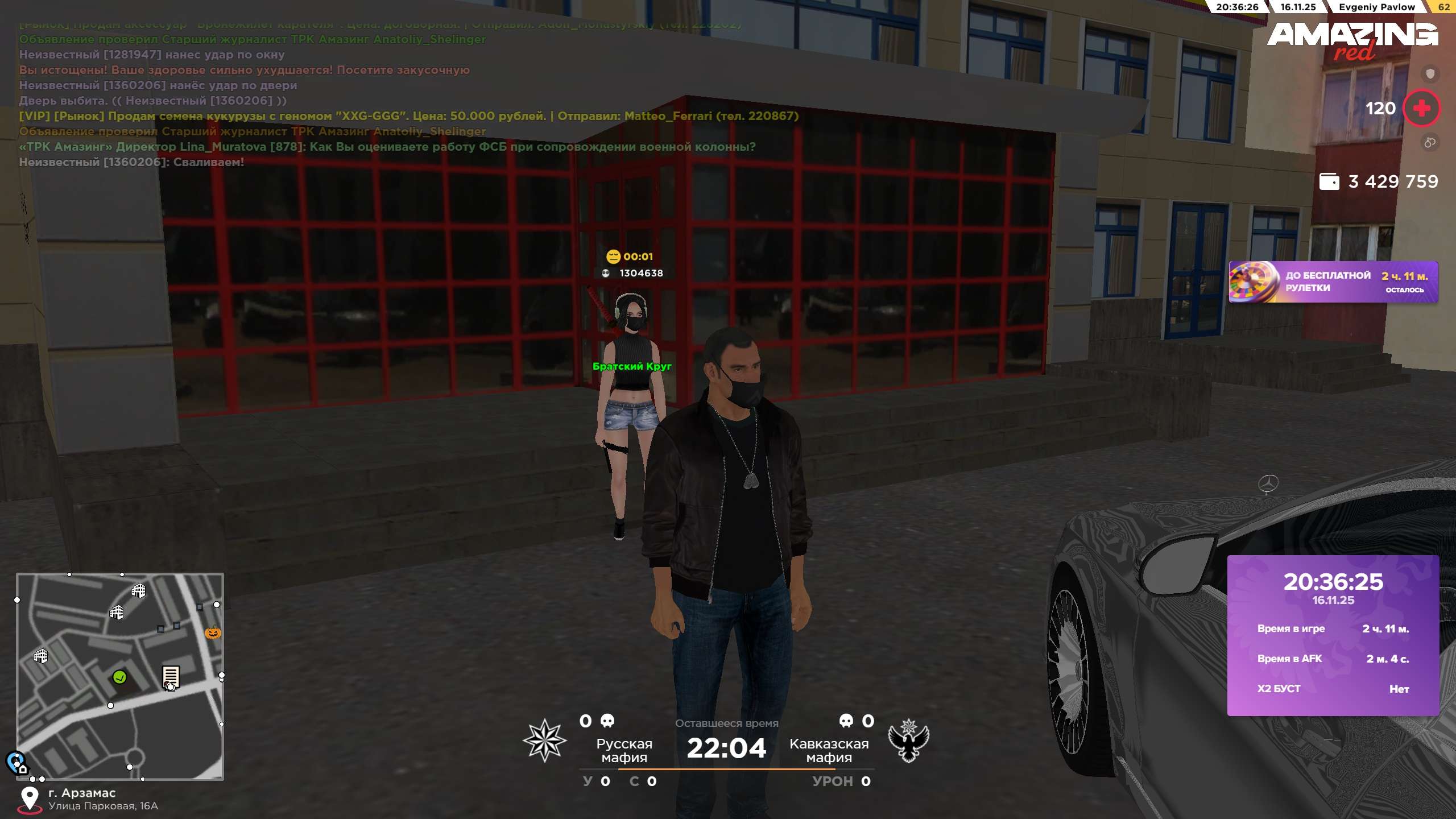Click the Russian mafia star emblem
Viewport: 1456px width, 819px height.
pyautogui.click(x=544, y=741)
